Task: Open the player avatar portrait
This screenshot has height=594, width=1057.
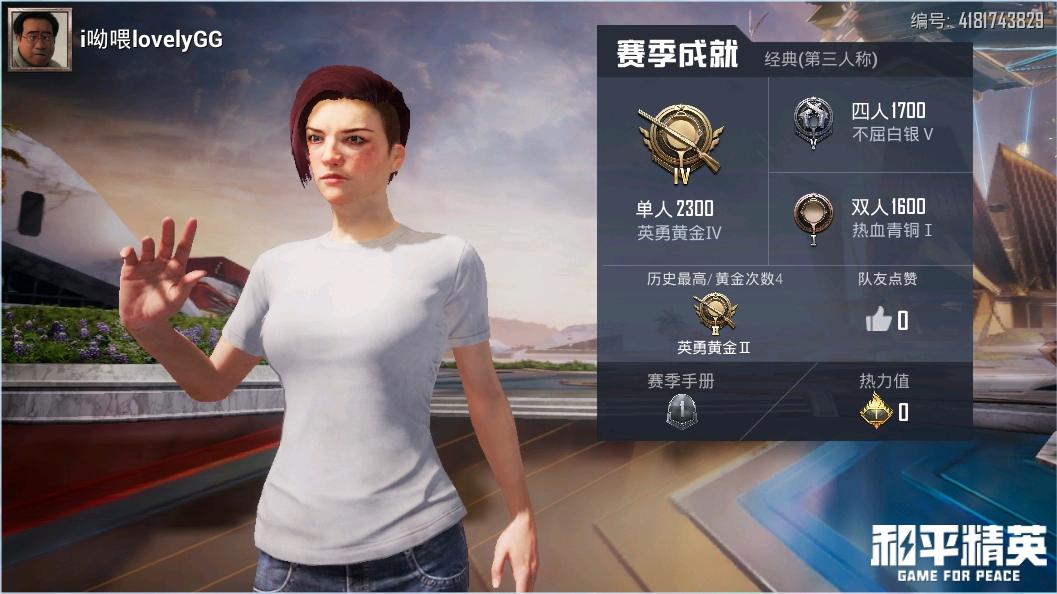Action: click(40, 40)
